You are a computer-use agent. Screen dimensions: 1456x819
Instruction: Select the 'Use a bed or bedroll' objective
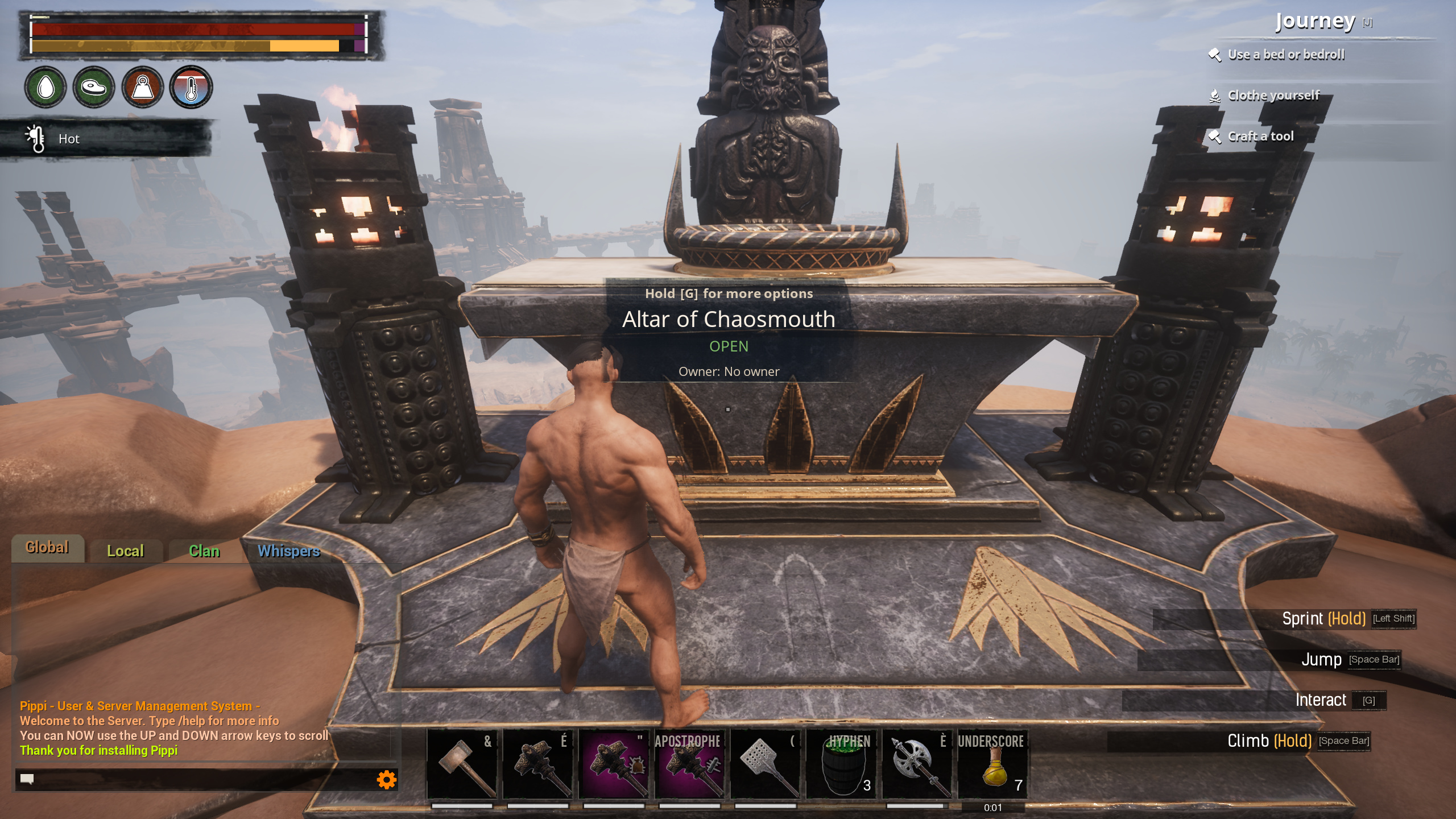point(1286,55)
